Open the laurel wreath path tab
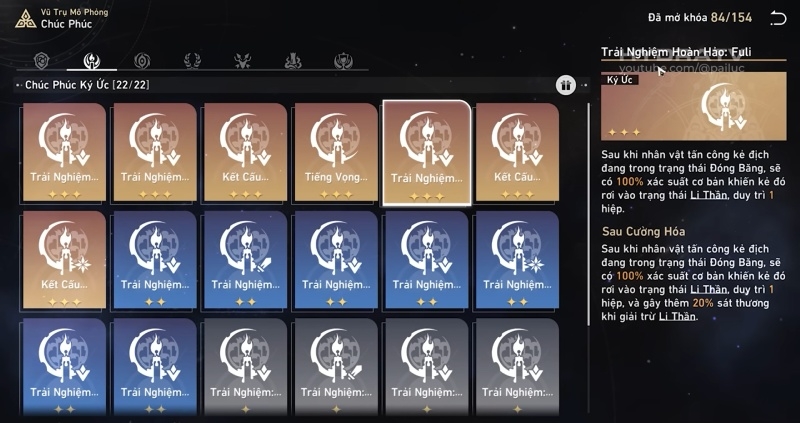 tap(192, 61)
